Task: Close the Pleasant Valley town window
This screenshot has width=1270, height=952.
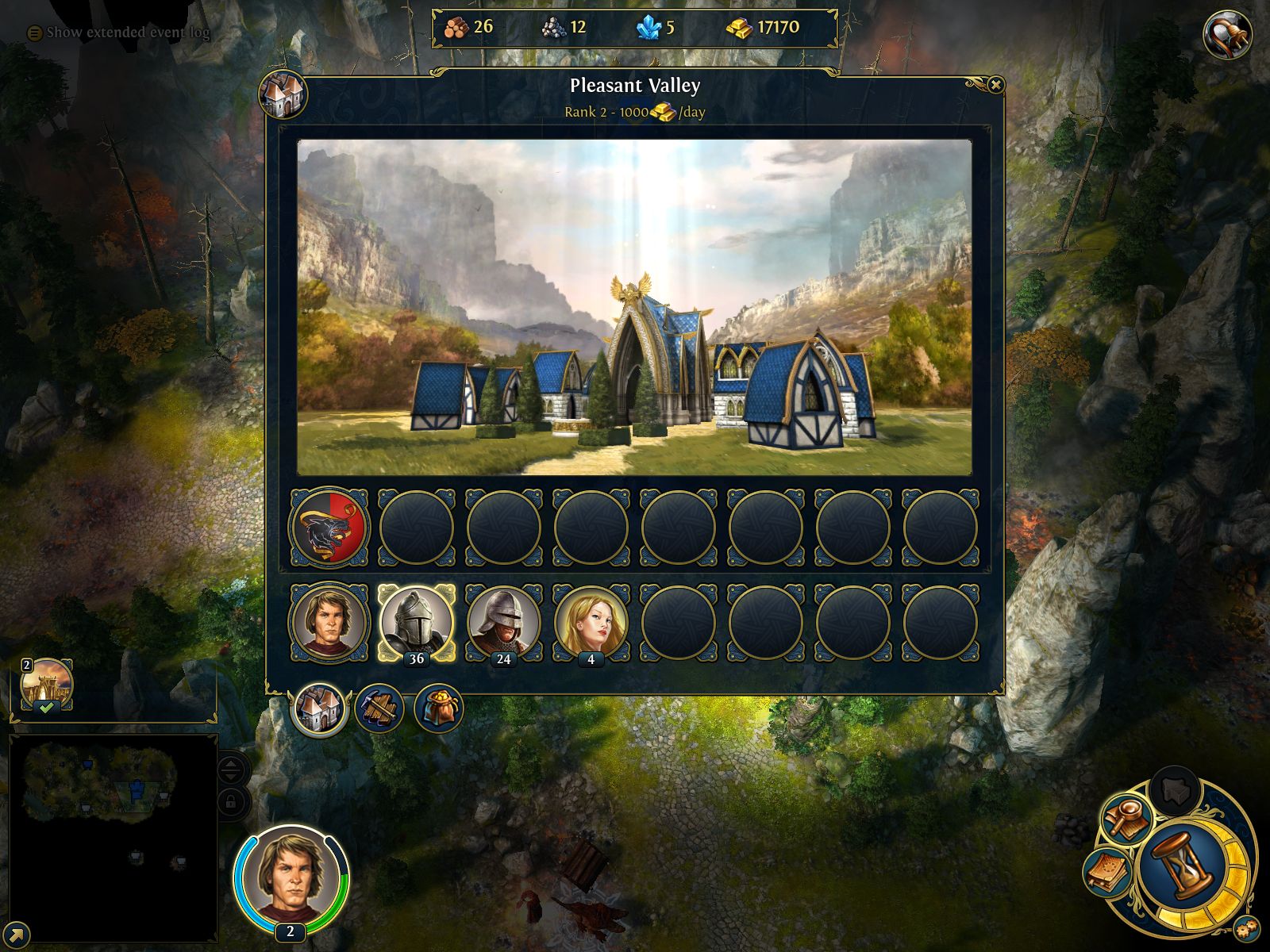Action: [x=996, y=85]
